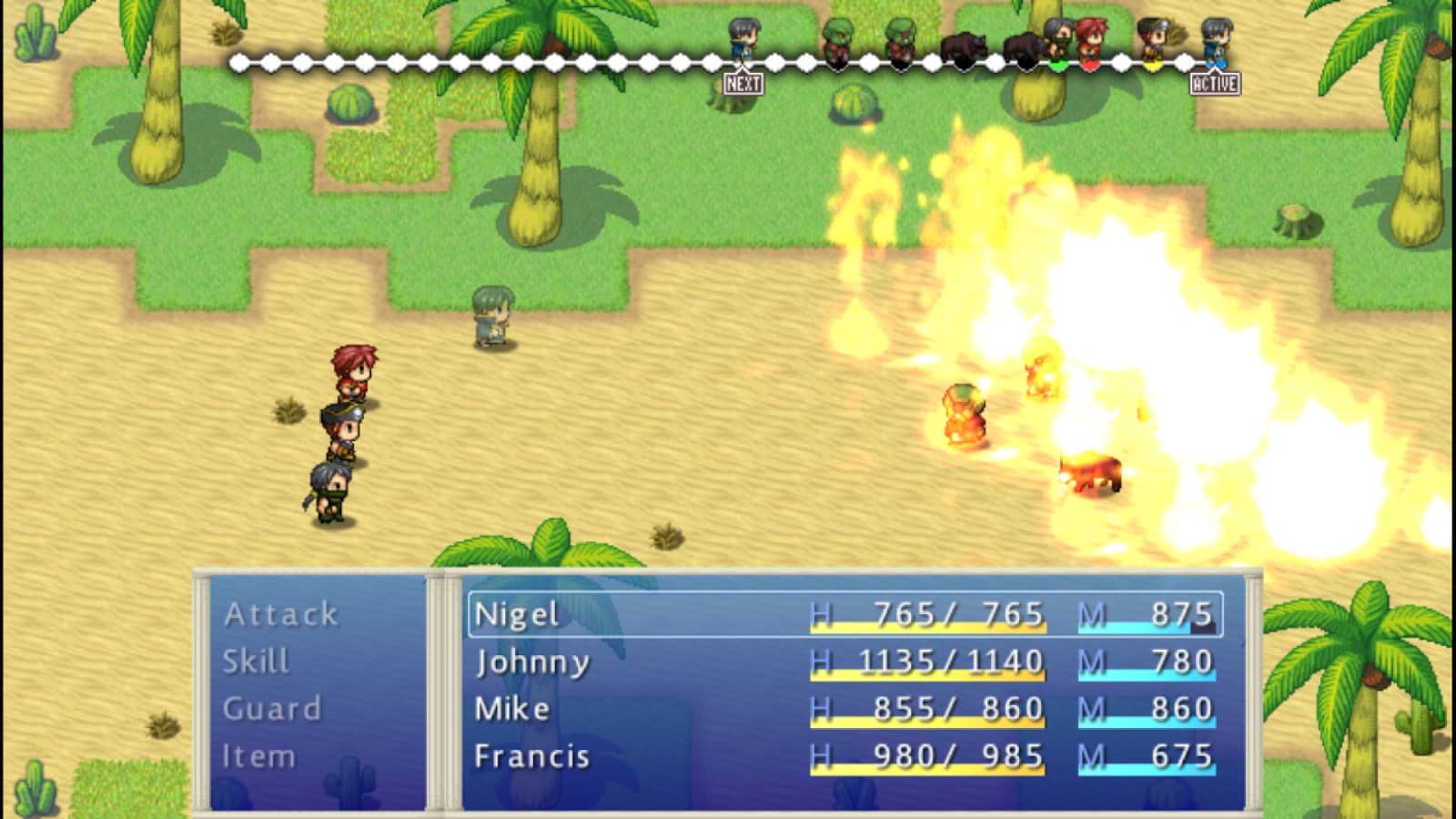The width and height of the screenshot is (1456, 819).
Task: Click the ACTIVE turn marker portrait
Action: pyautogui.click(x=1216, y=41)
